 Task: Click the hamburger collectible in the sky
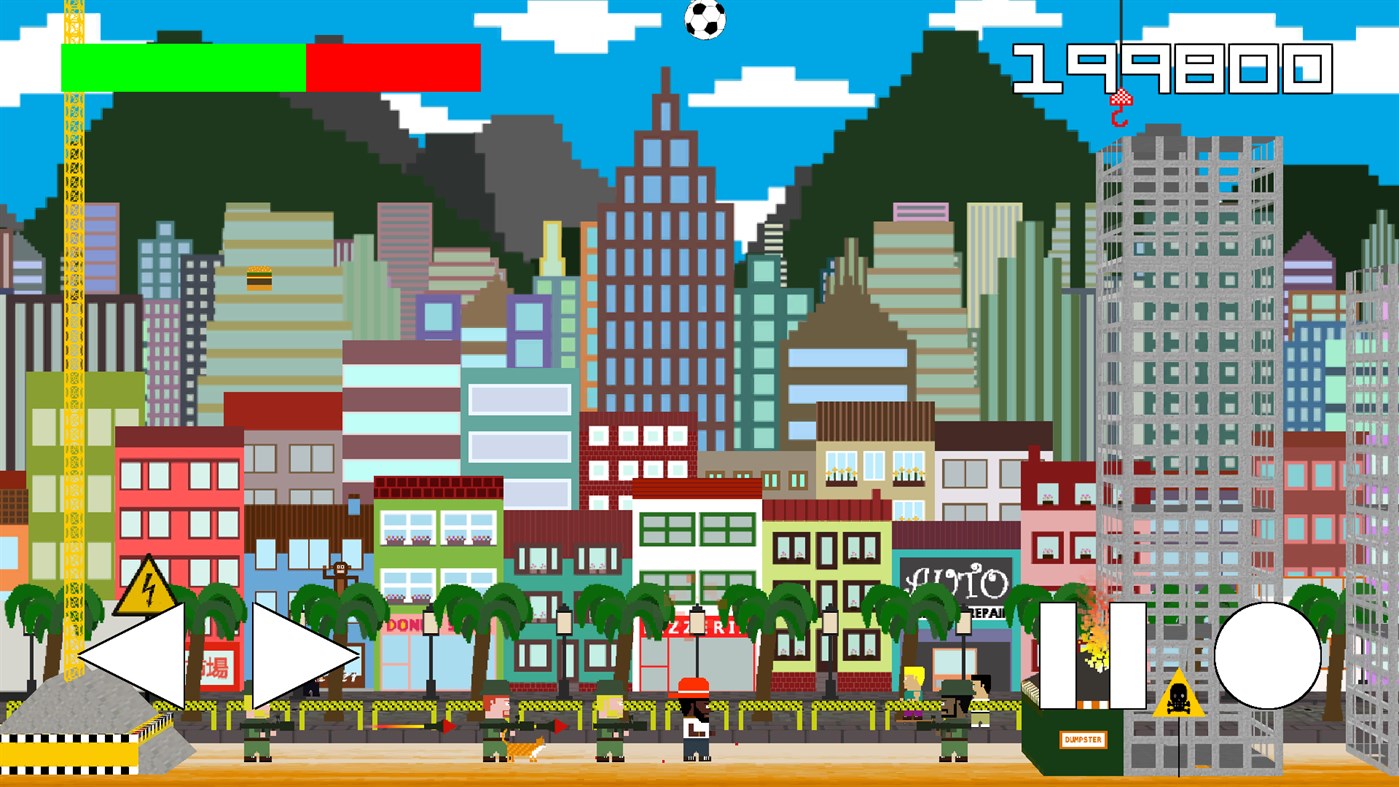click(258, 278)
